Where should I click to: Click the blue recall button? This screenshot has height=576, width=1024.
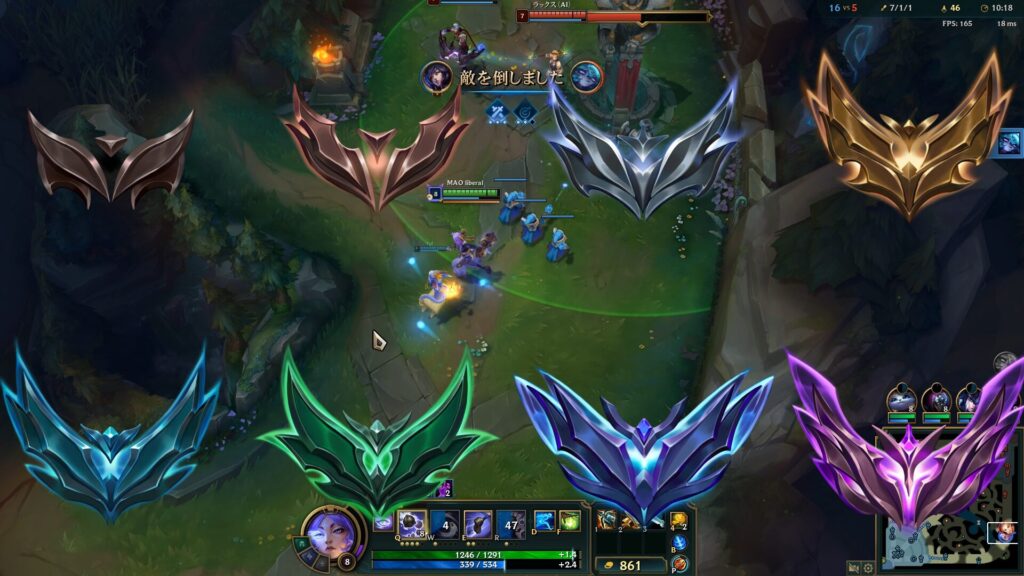(680, 543)
